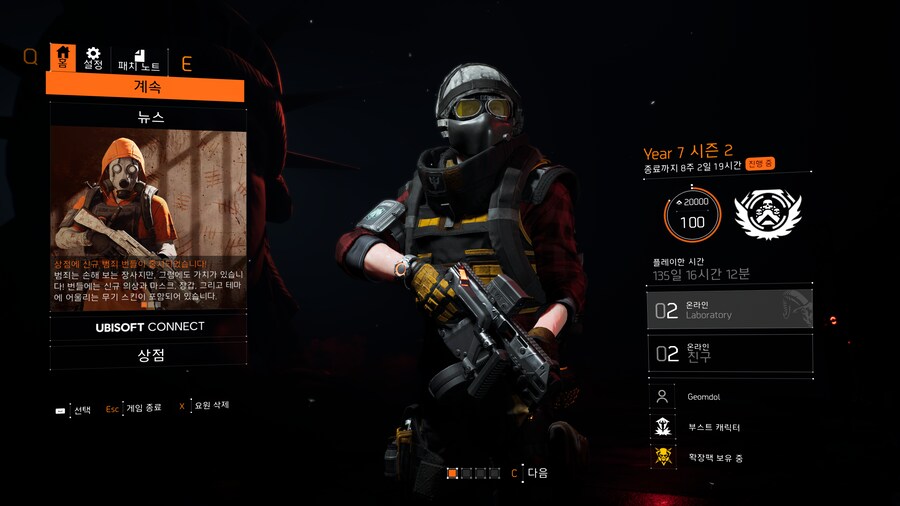The width and height of the screenshot is (900, 506).
Task: Open the 상점 store
Action: pyautogui.click(x=148, y=356)
